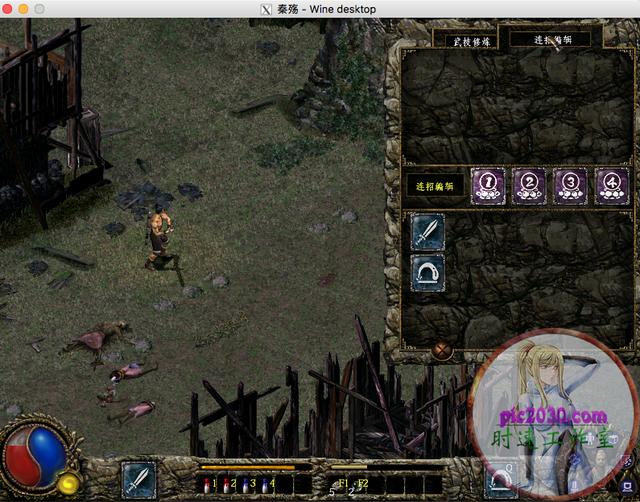
Task: Switch to the 连招编辑 tab
Action: 547,39
